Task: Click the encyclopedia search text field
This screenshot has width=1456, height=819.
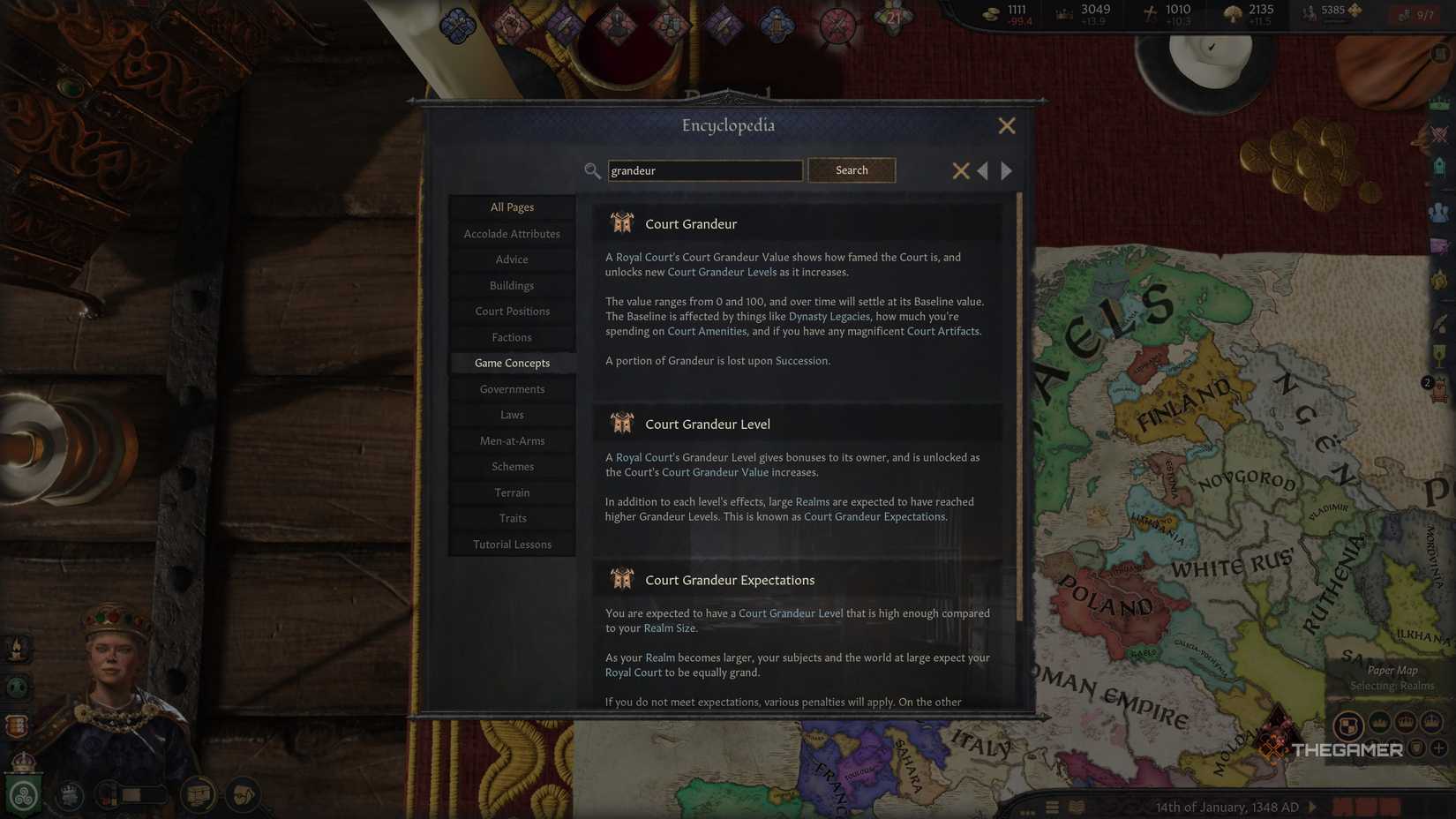Action: (x=704, y=170)
